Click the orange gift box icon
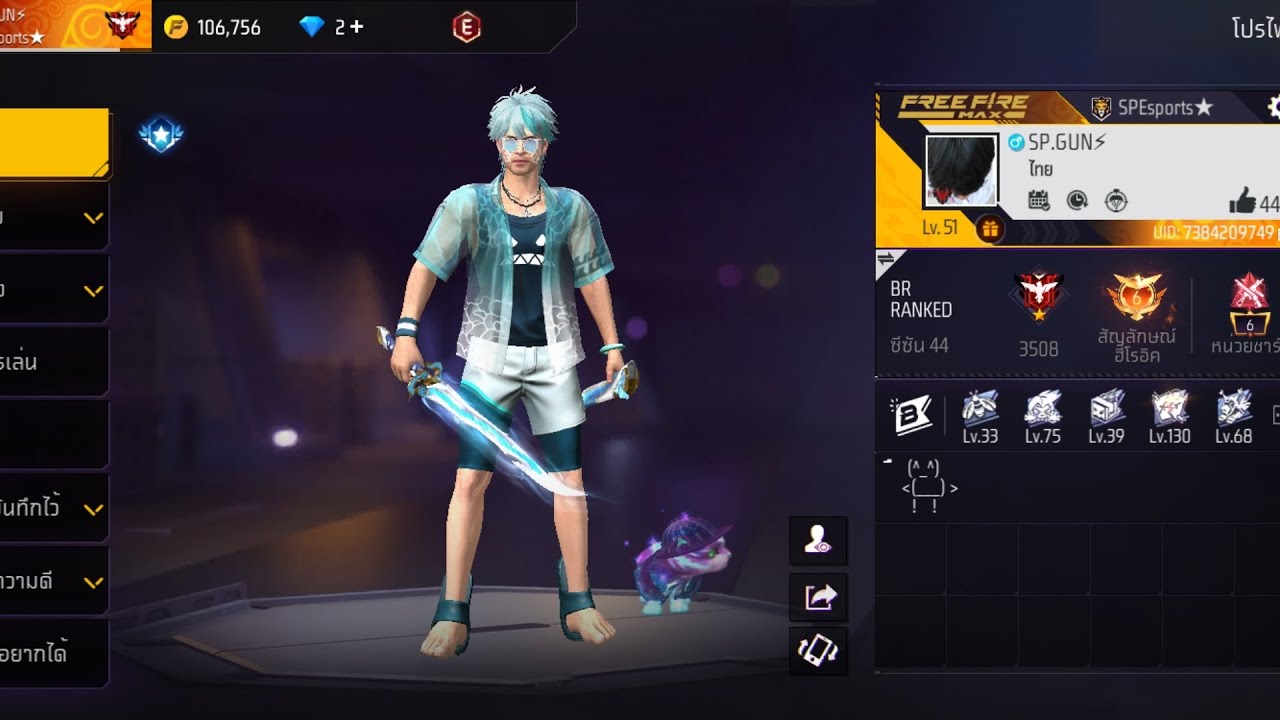Viewport: 1280px width, 720px height. click(989, 228)
